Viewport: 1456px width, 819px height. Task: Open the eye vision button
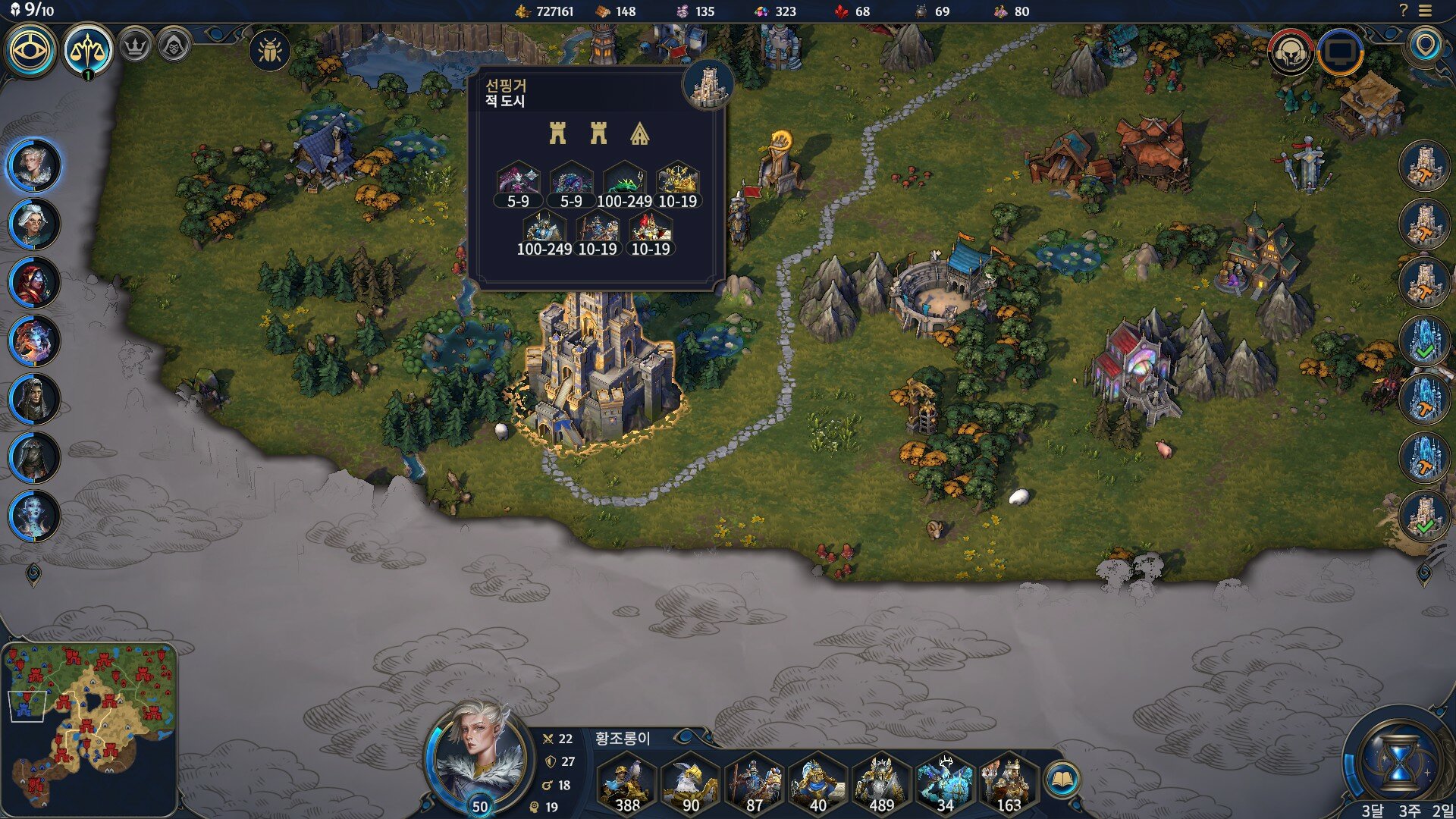30,50
